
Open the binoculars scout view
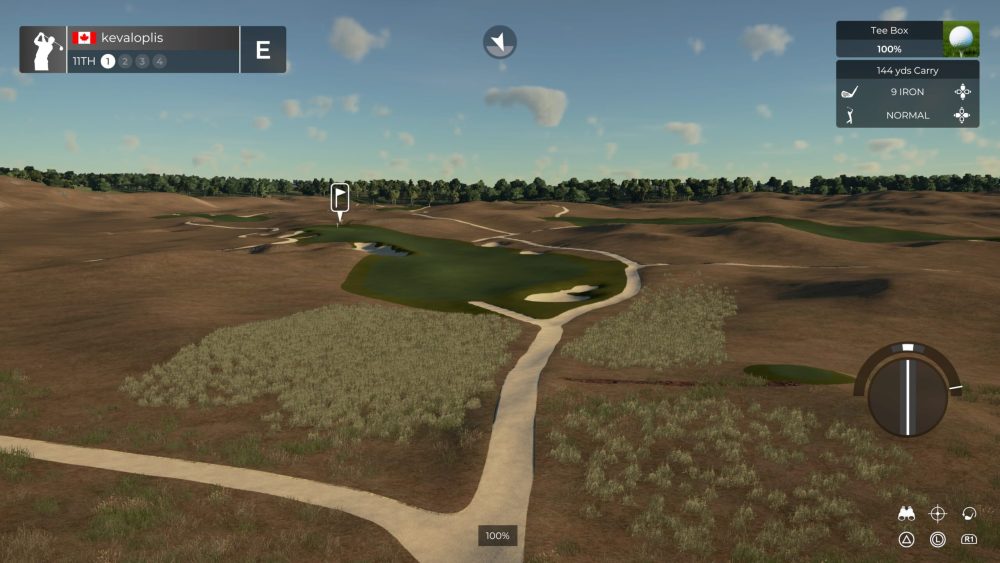point(907,514)
